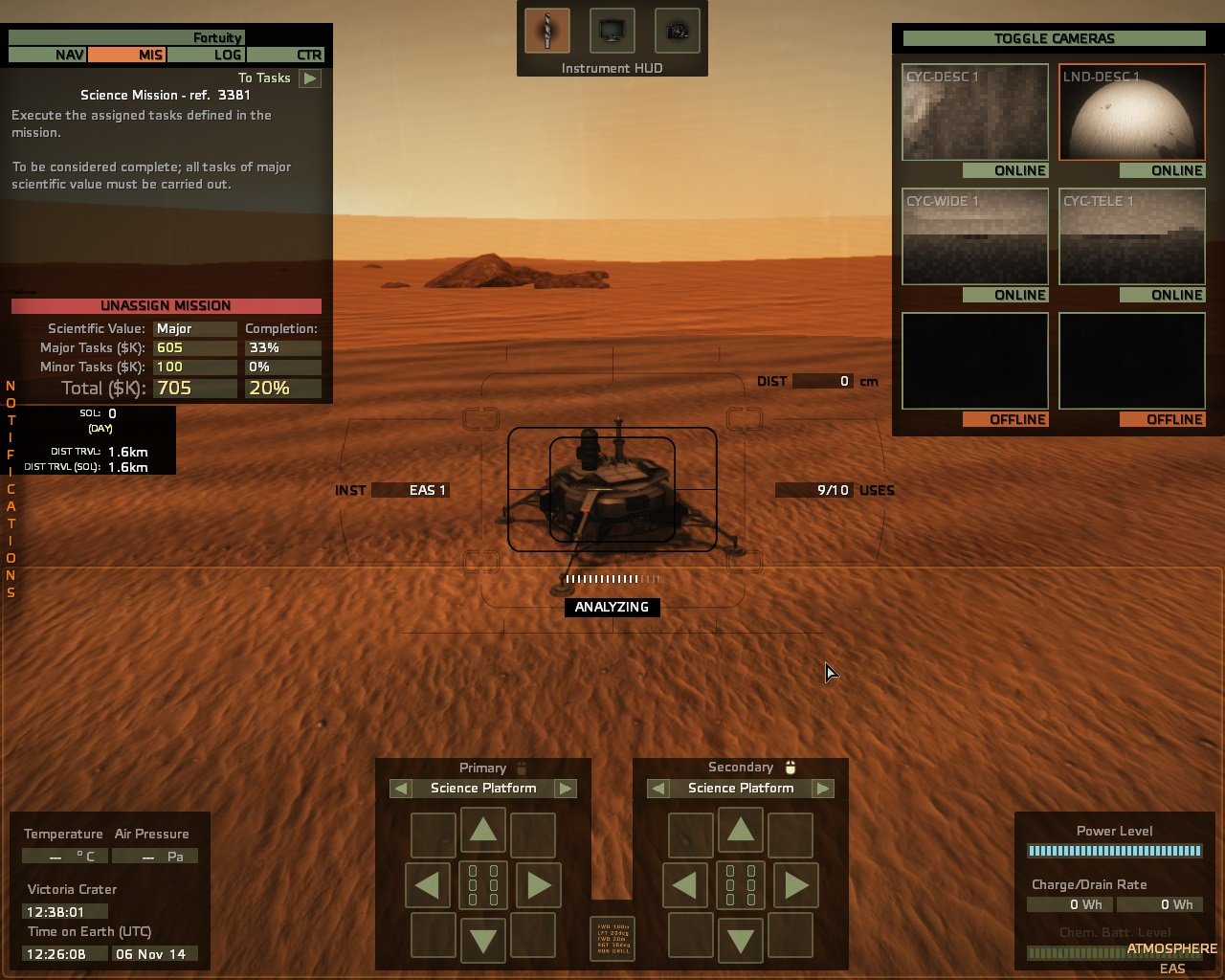Select the drill instrument in the Instrument HUD

pos(546,30)
